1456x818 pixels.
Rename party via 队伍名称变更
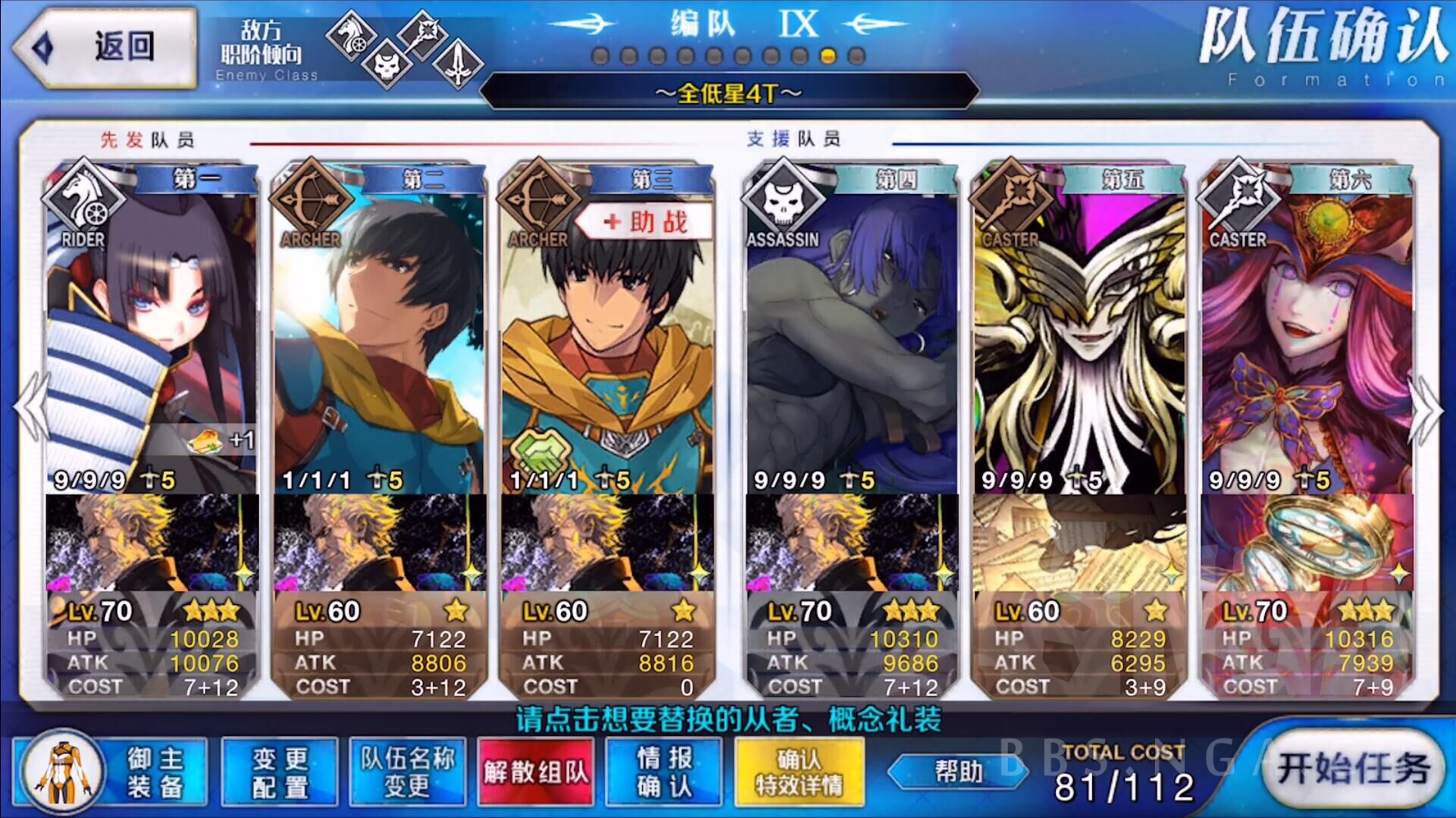click(407, 772)
